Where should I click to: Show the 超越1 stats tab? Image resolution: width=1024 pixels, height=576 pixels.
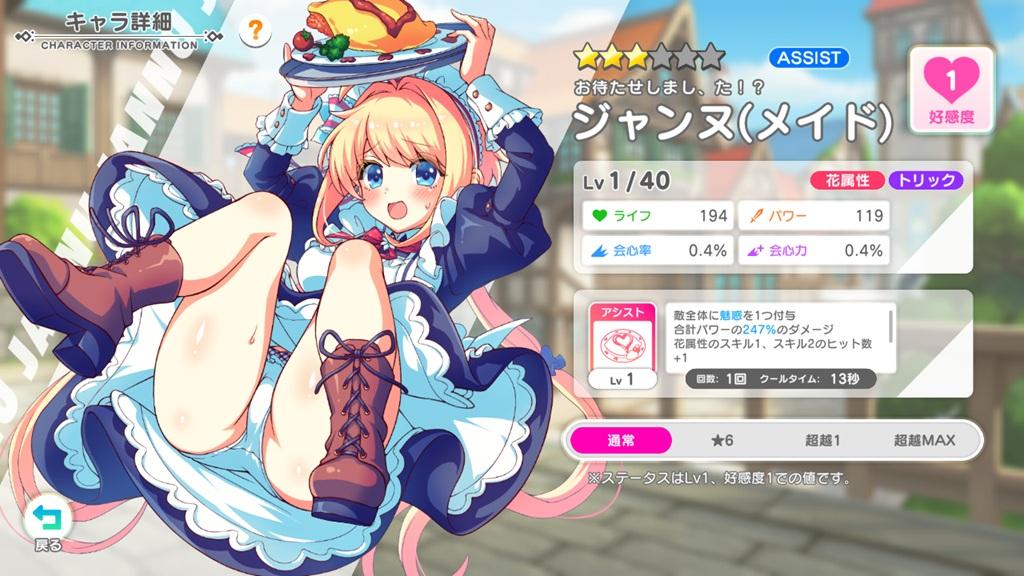click(823, 440)
